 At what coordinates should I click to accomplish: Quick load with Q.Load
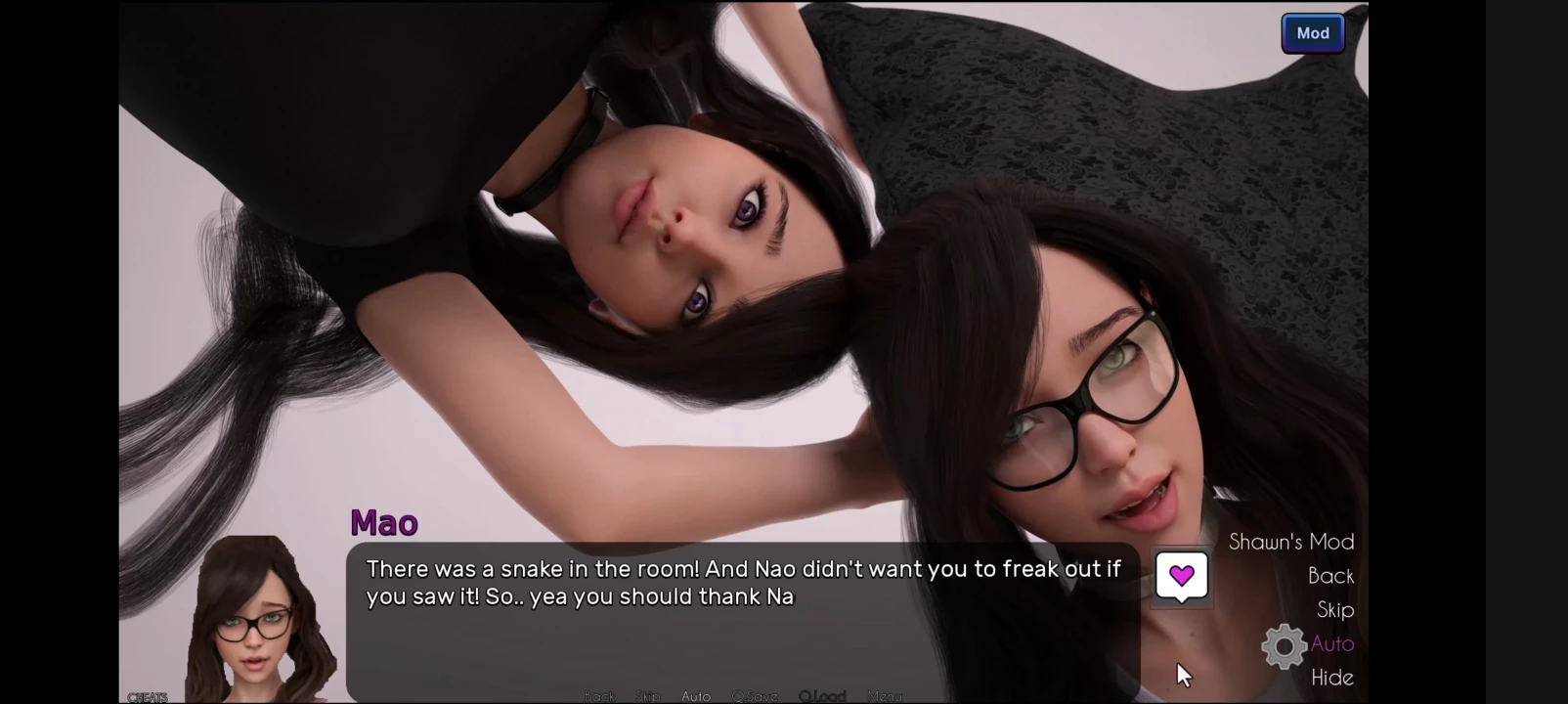[x=821, y=696]
